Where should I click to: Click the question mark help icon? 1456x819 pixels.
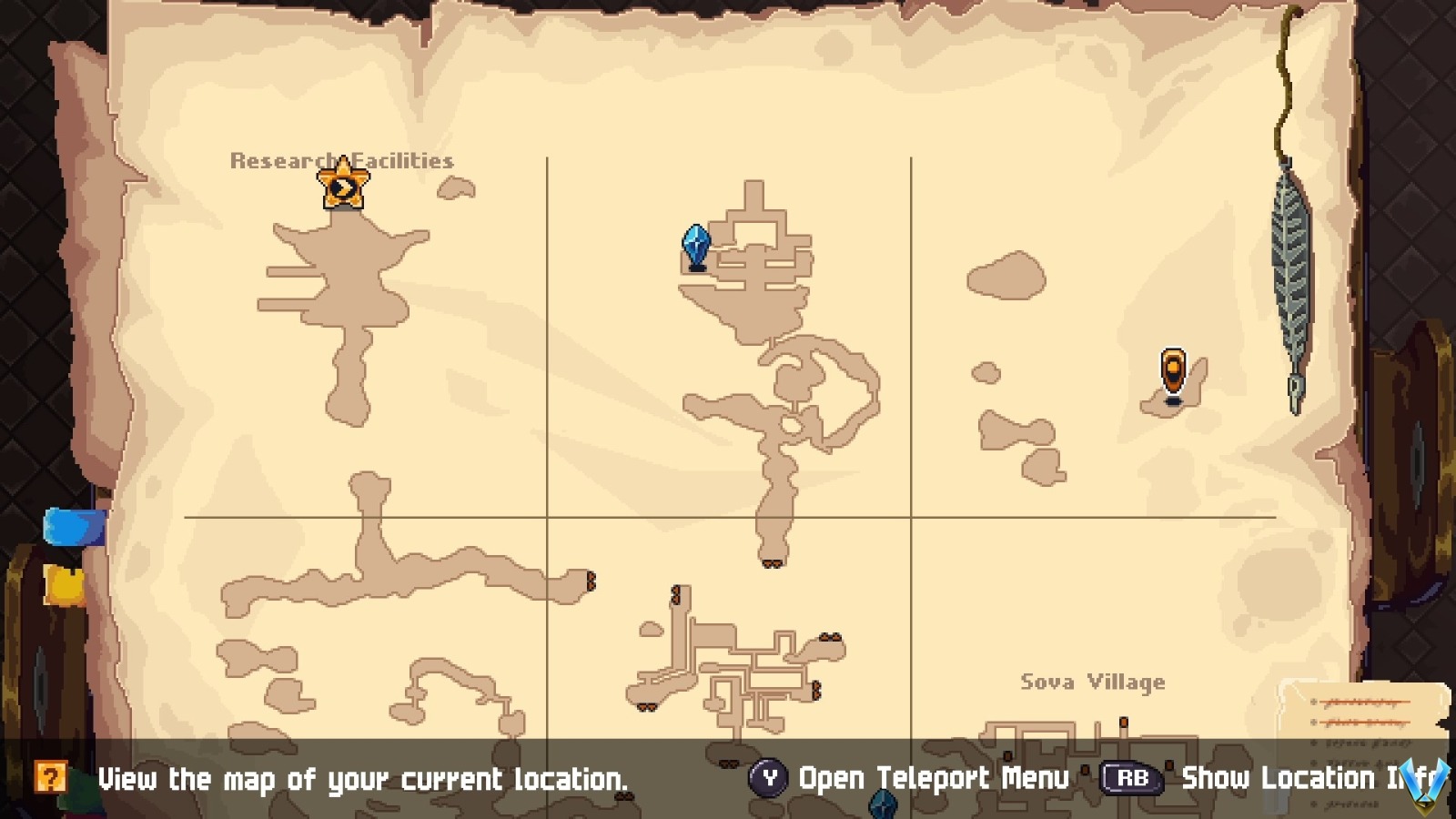pyautogui.click(x=52, y=778)
